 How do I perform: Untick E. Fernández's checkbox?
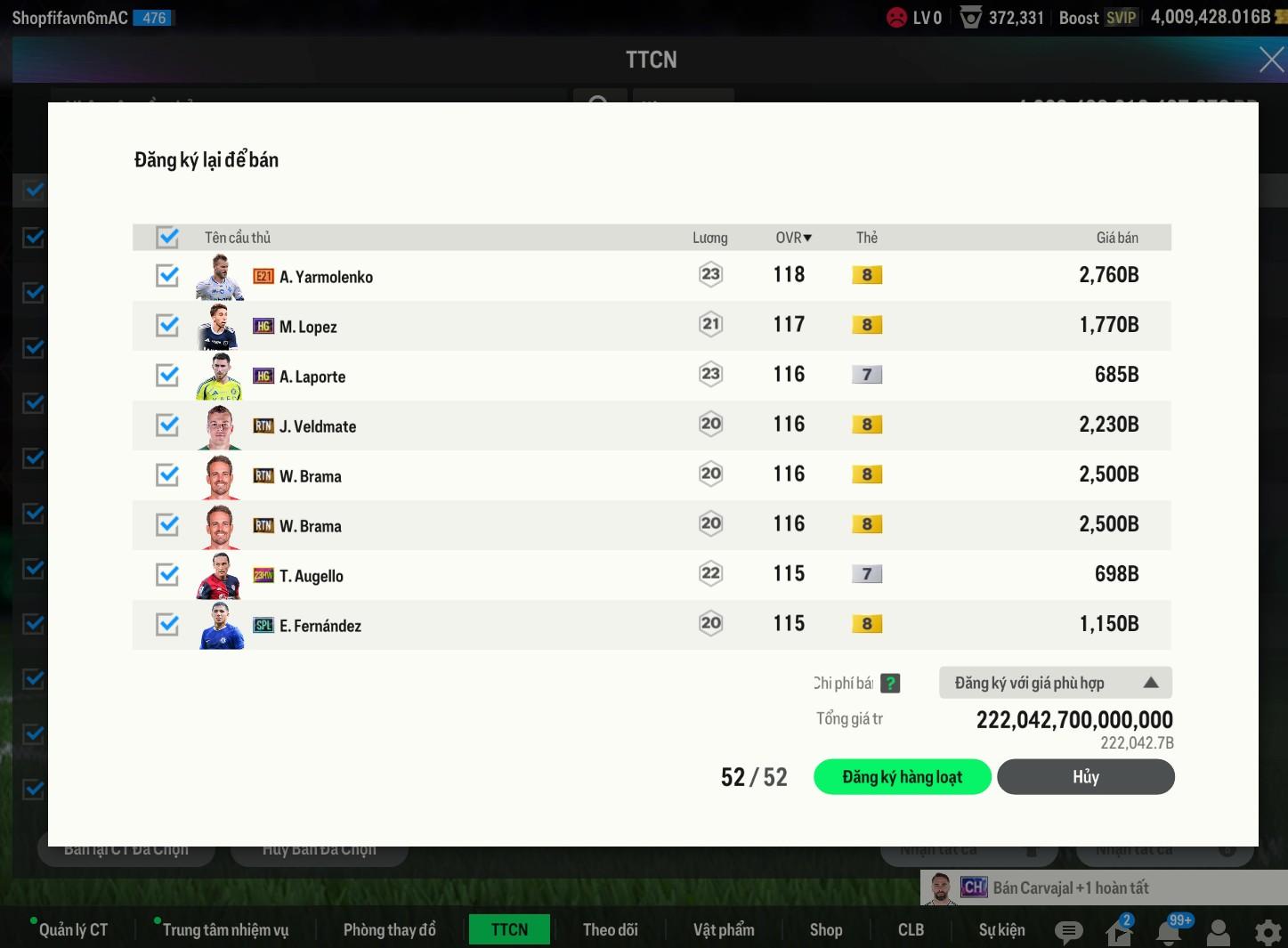click(167, 625)
